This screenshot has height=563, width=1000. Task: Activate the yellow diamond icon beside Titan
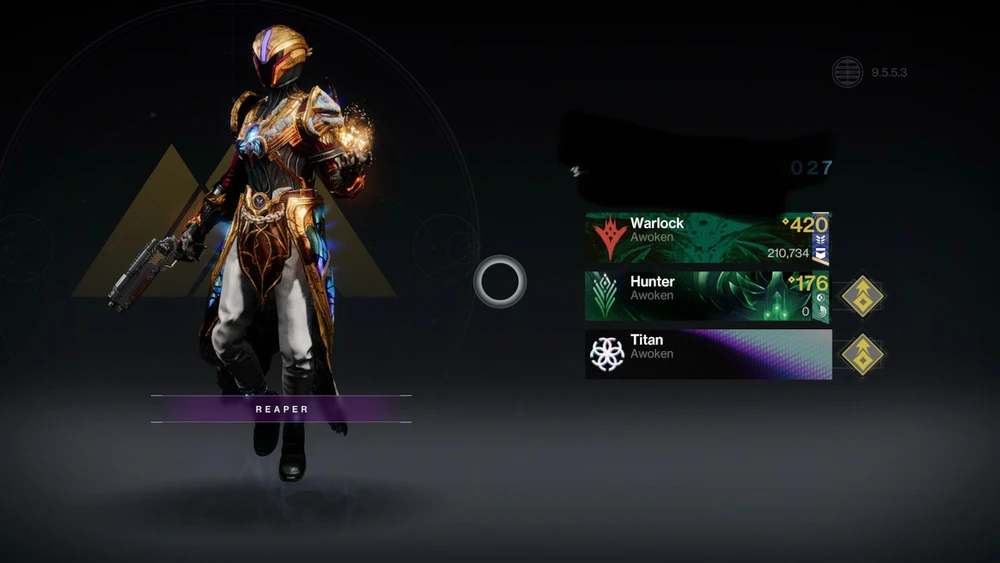(x=861, y=354)
